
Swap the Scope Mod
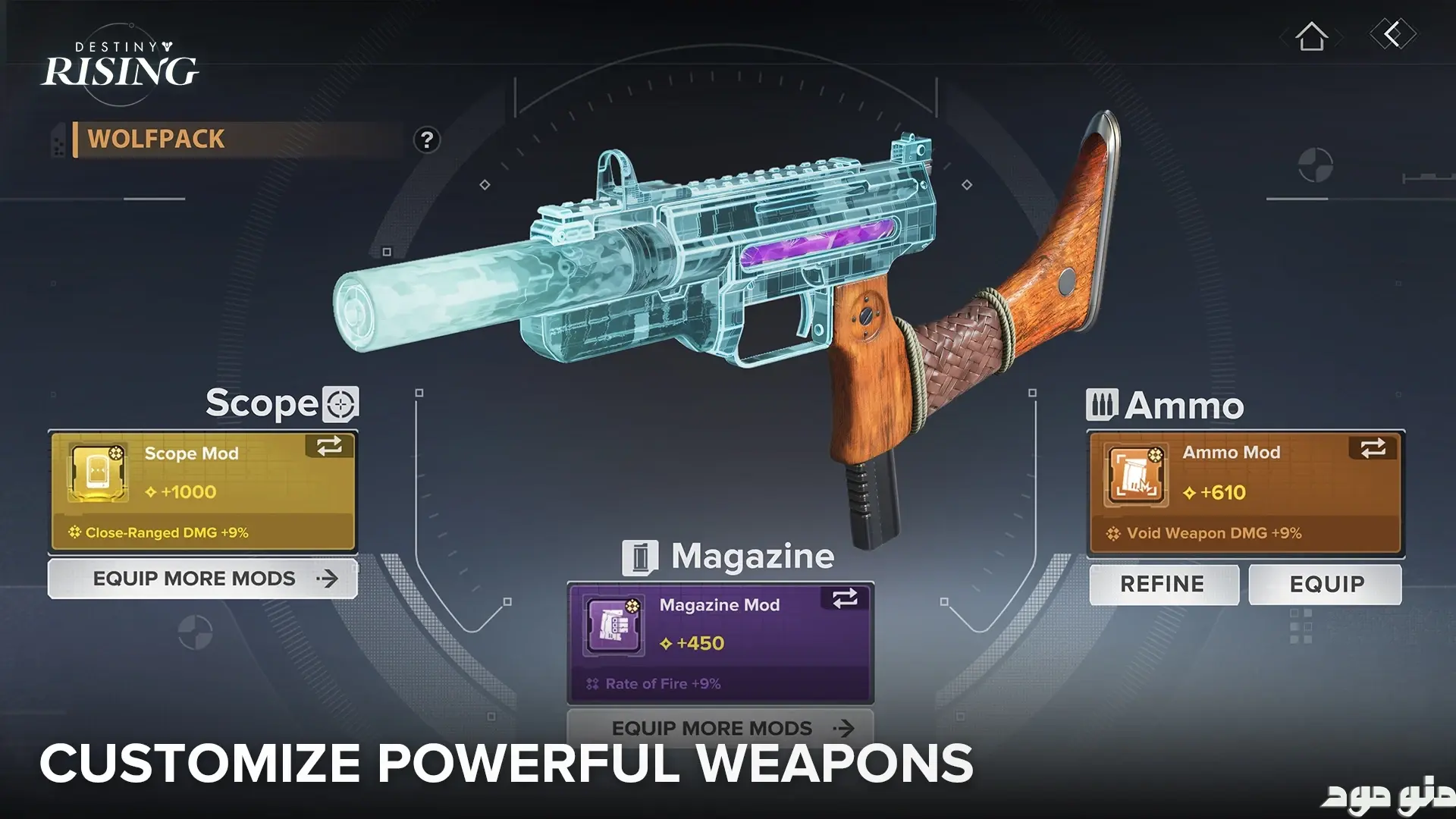tap(330, 446)
